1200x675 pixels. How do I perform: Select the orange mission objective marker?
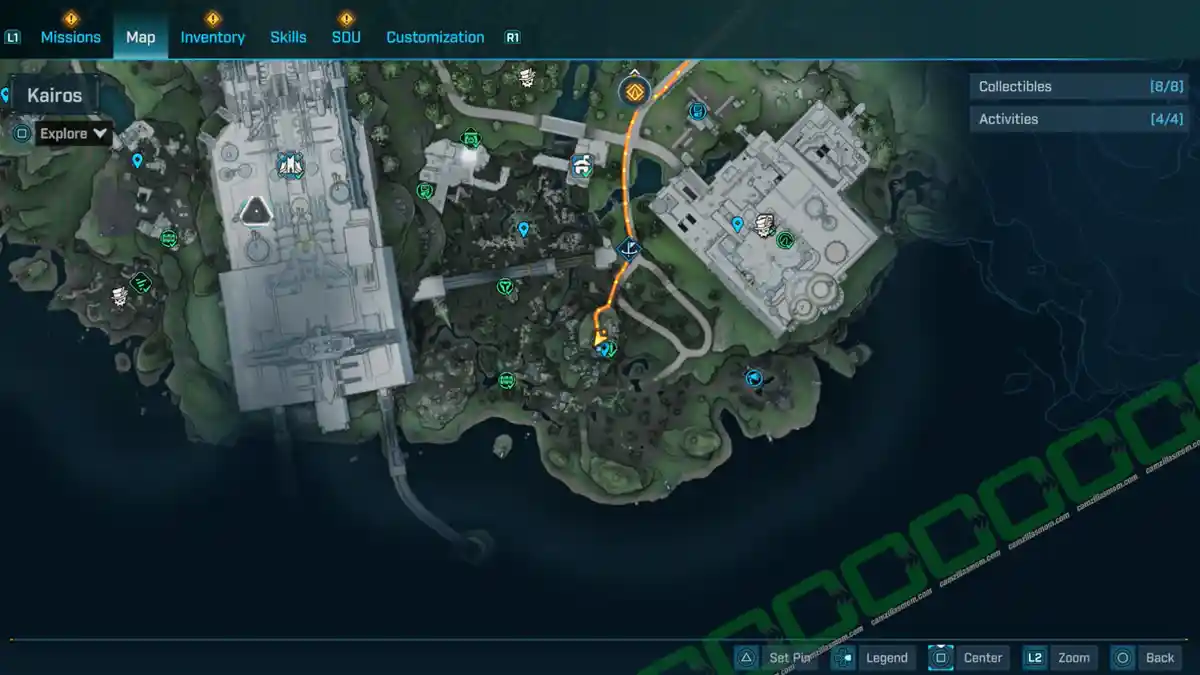click(633, 92)
